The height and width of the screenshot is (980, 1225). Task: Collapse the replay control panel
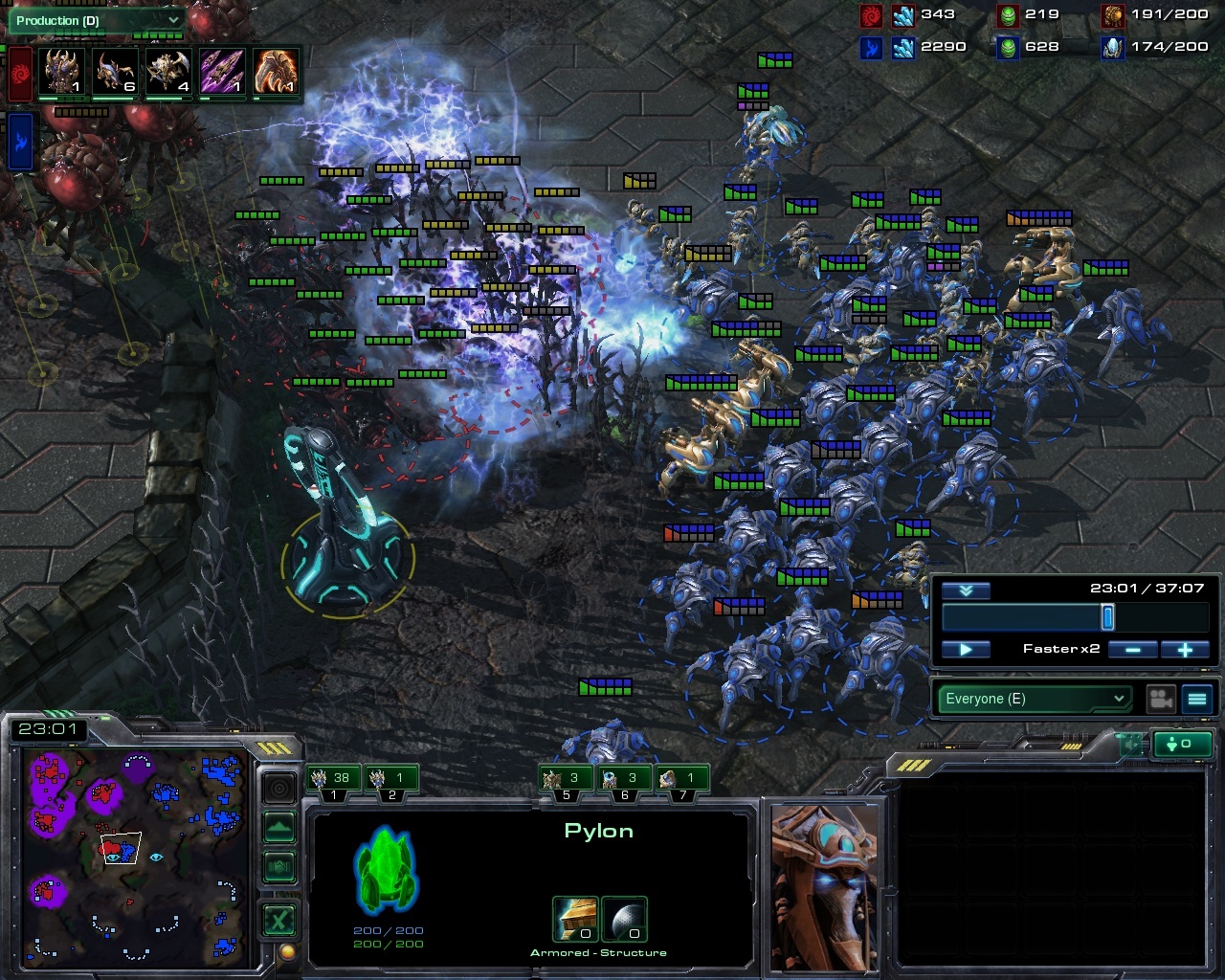click(x=966, y=590)
